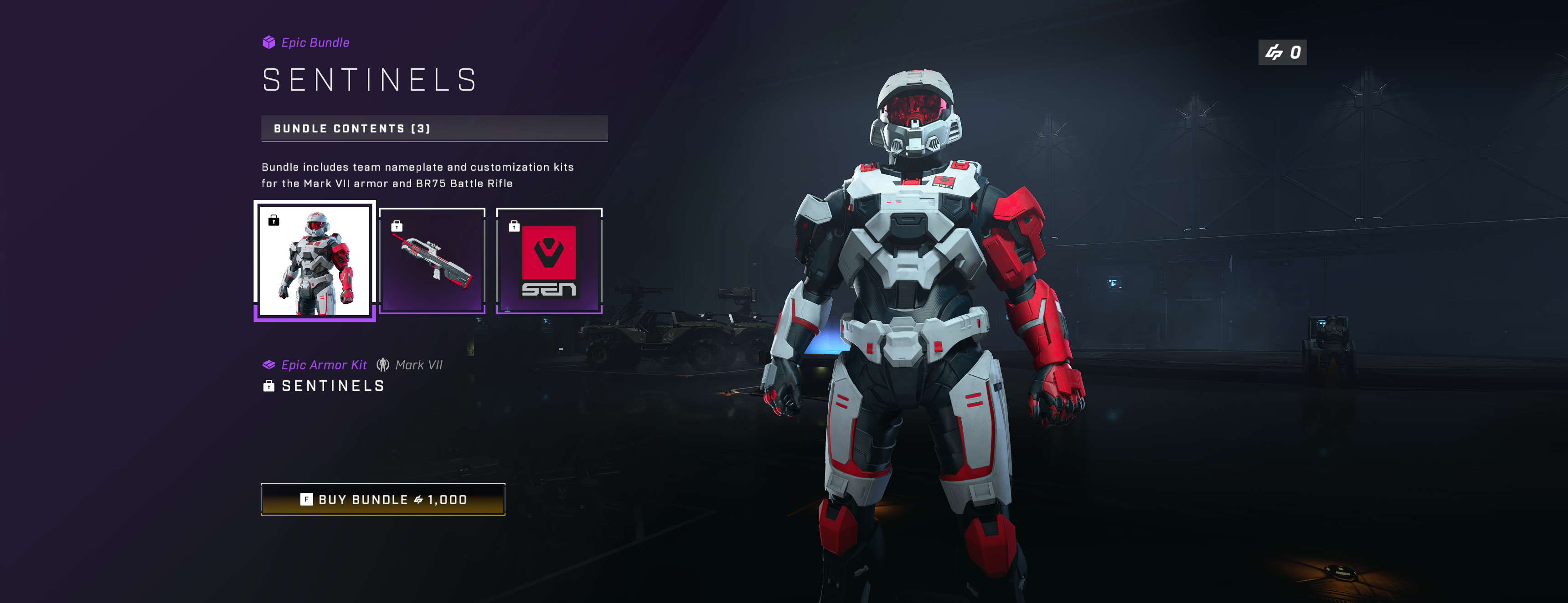1568x603 pixels.
Task: Select the Sentinels Mark VII armor kit thumbnail
Action: tap(315, 261)
